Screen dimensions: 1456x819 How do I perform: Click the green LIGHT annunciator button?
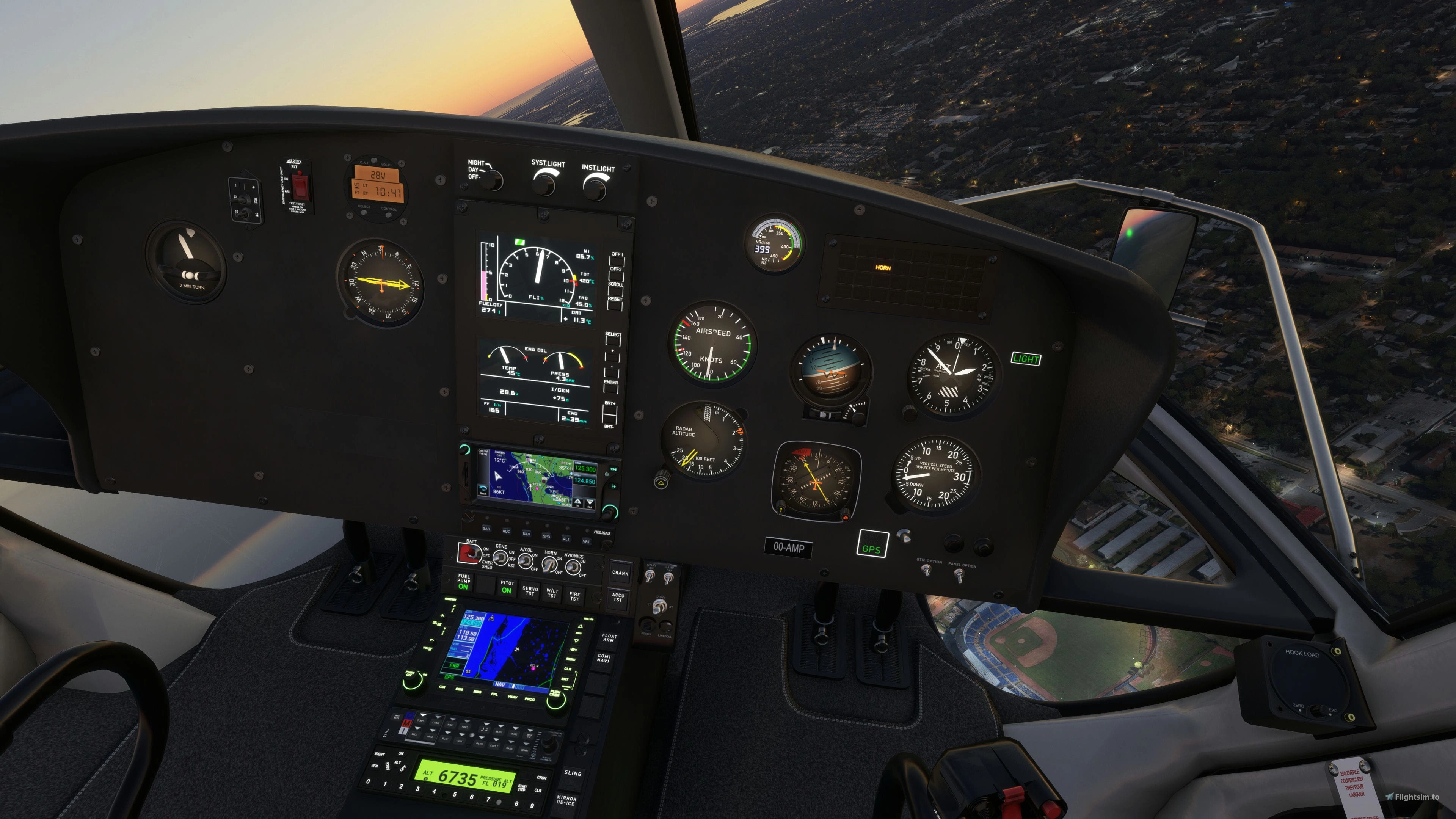(x=1025, y=359)
